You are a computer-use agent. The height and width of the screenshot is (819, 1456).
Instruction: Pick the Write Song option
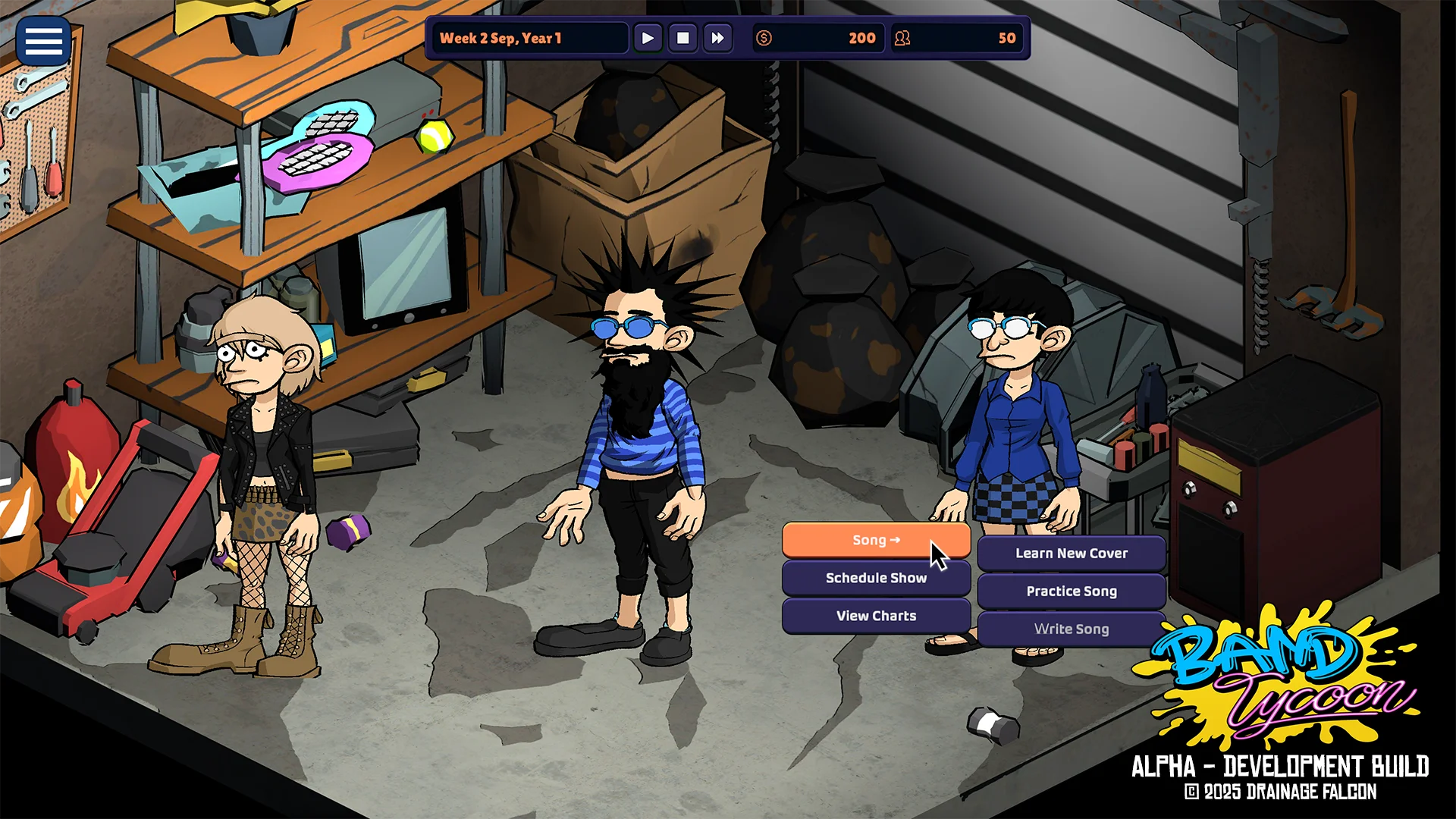pyautogui.click(x=1071, y=629)
